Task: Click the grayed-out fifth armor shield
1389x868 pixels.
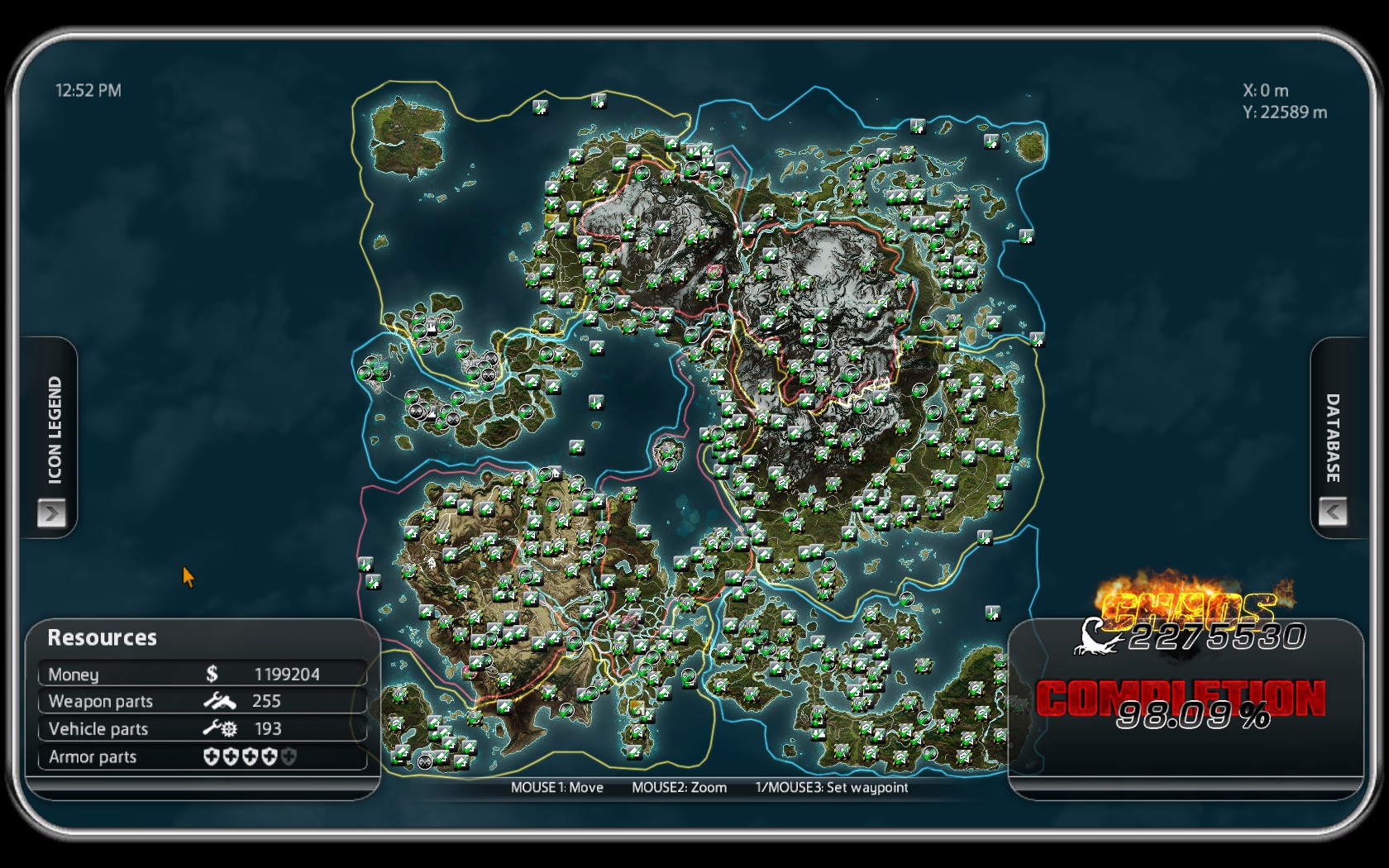Action: [288, 757]
